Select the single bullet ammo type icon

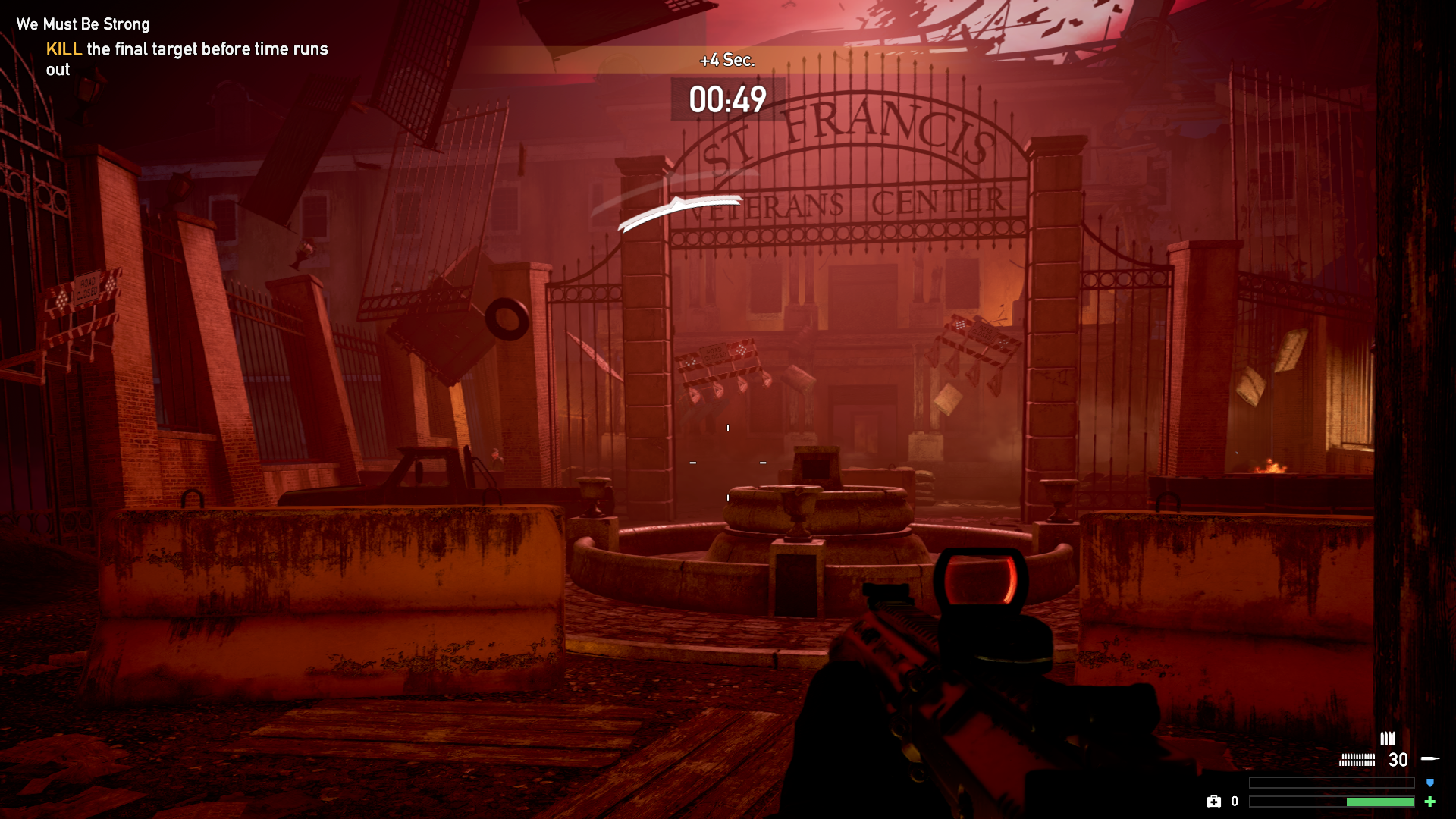1430,758
